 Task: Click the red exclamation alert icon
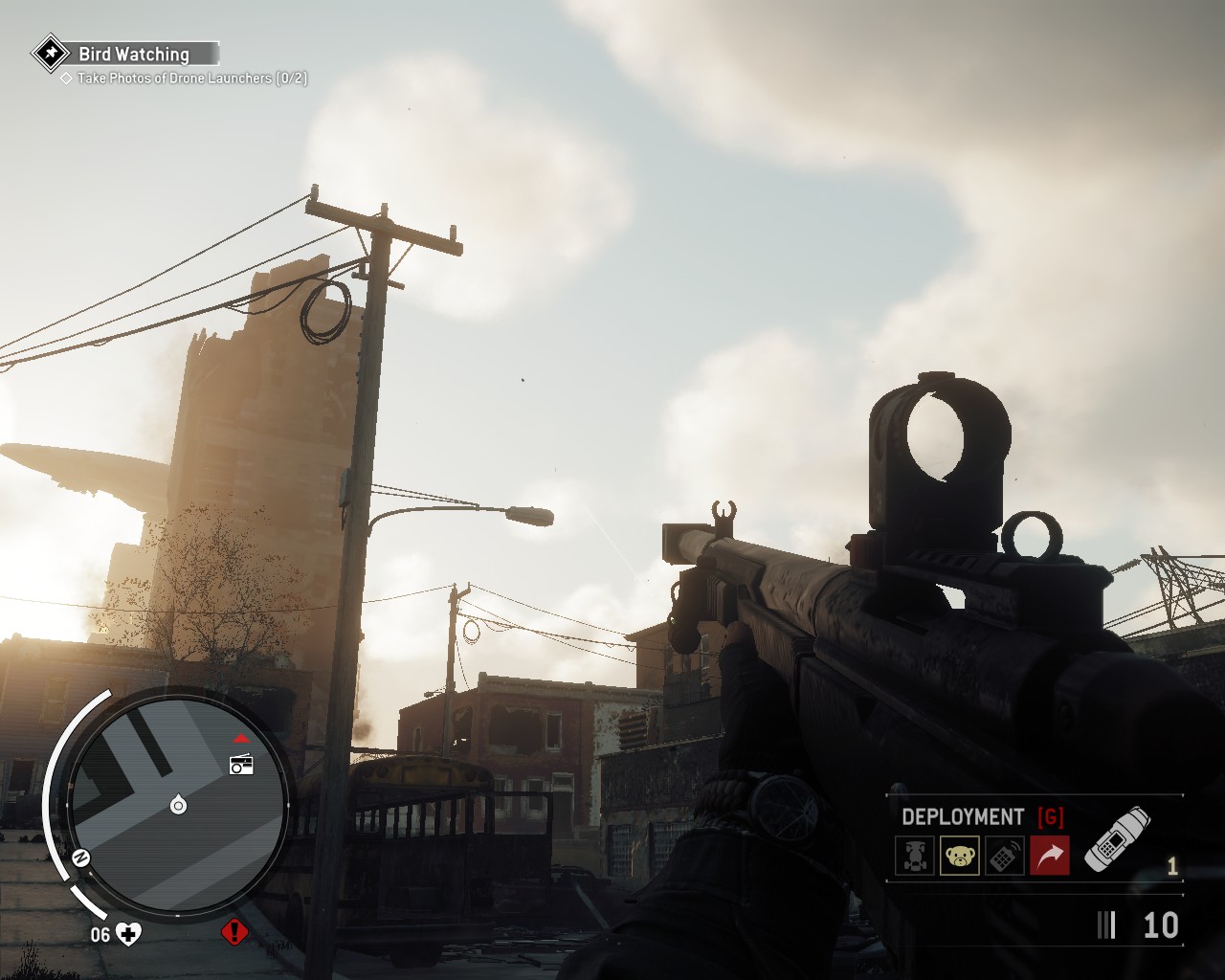click(x=234, y=932)
